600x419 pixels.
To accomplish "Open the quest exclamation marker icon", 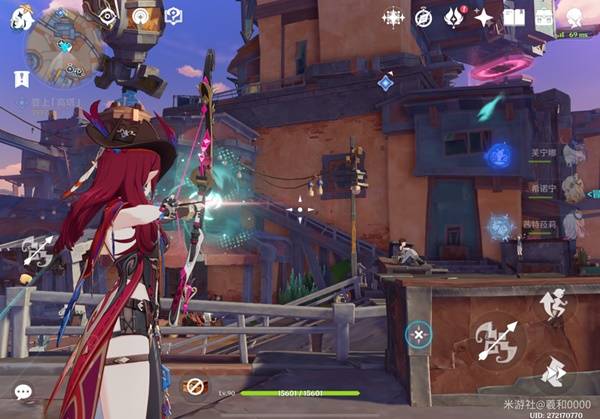I will 21,77.
